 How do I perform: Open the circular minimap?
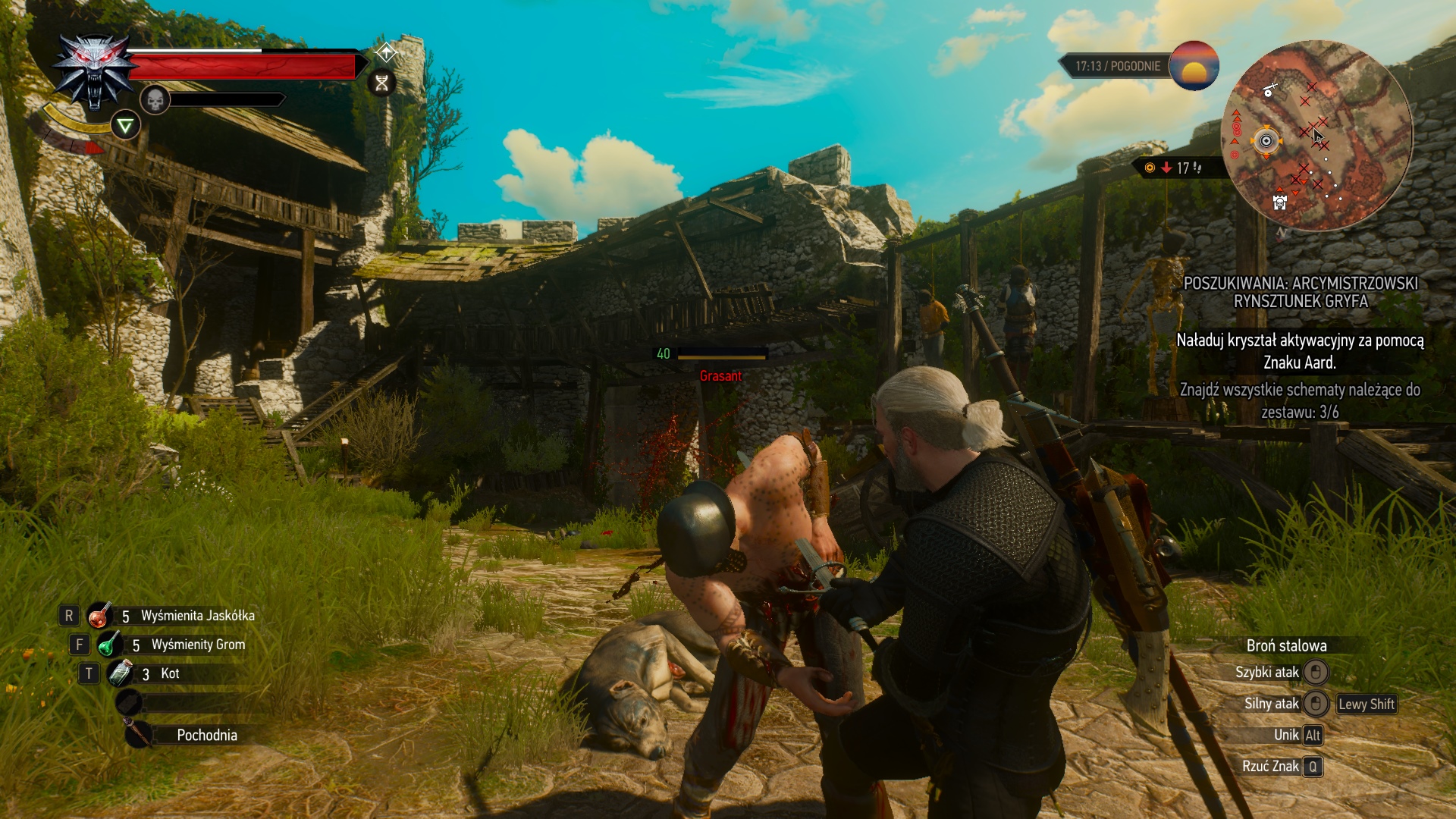point(1318,136)
